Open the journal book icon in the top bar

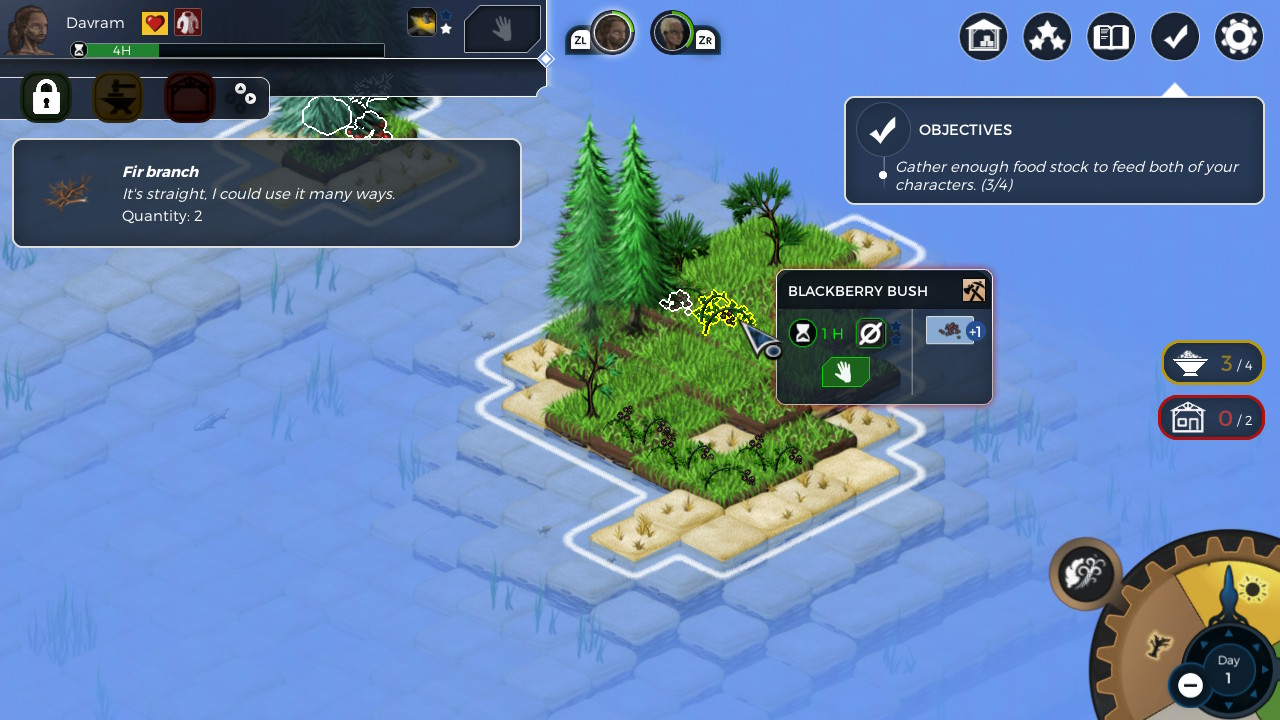click(x=1111, y=36)
